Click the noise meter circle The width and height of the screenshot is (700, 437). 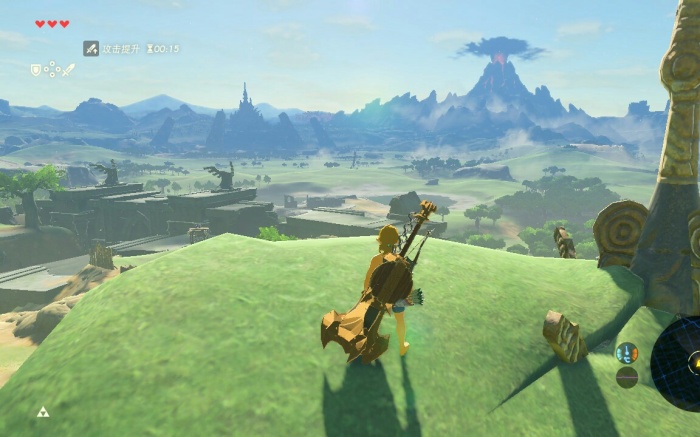pyautogui.click(x=627, y=377)
